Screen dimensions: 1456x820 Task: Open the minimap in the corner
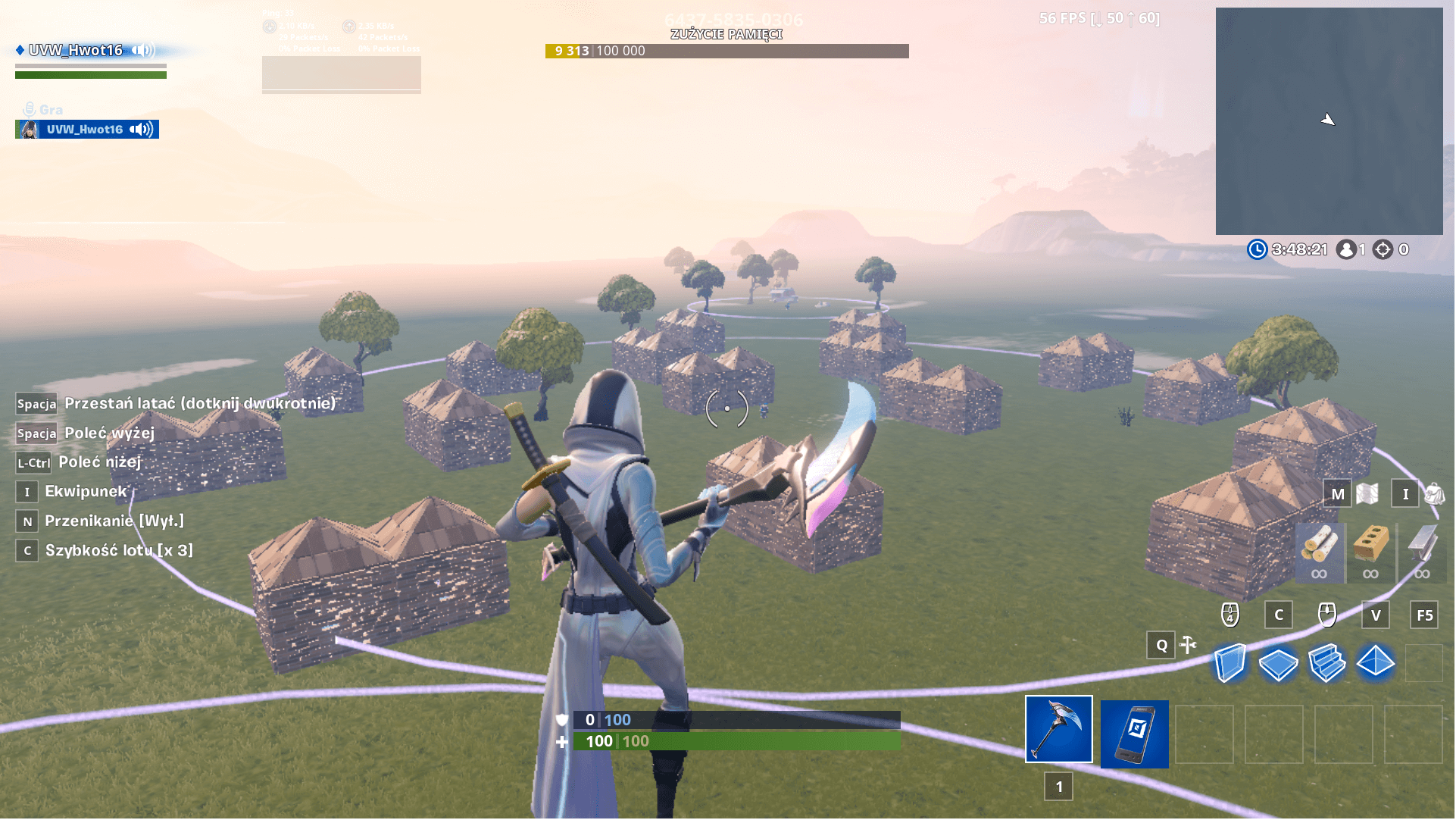click(x=1329, y=121)
